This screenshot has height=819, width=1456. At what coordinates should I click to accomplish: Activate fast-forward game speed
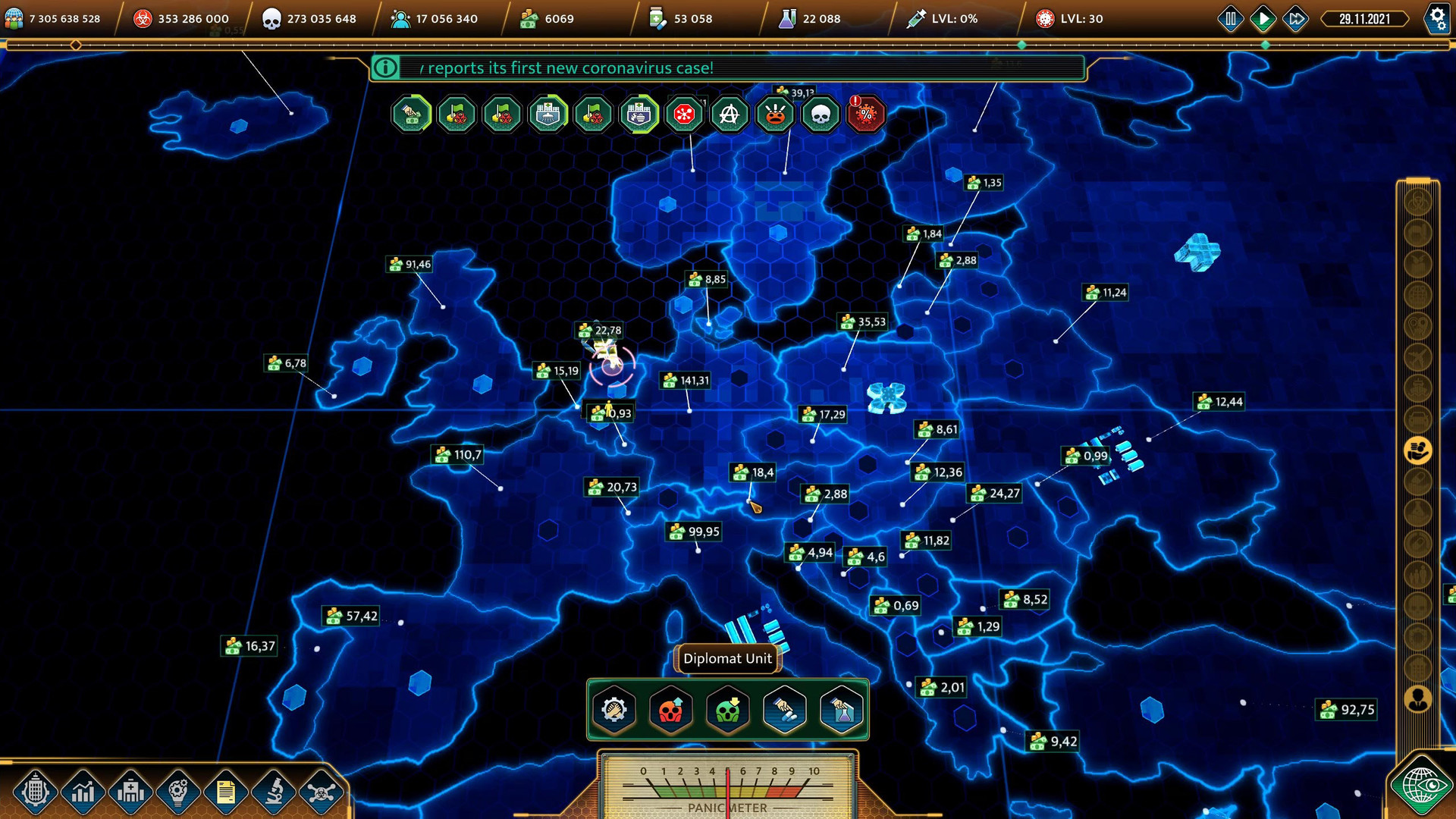(x=1294, y=19)
